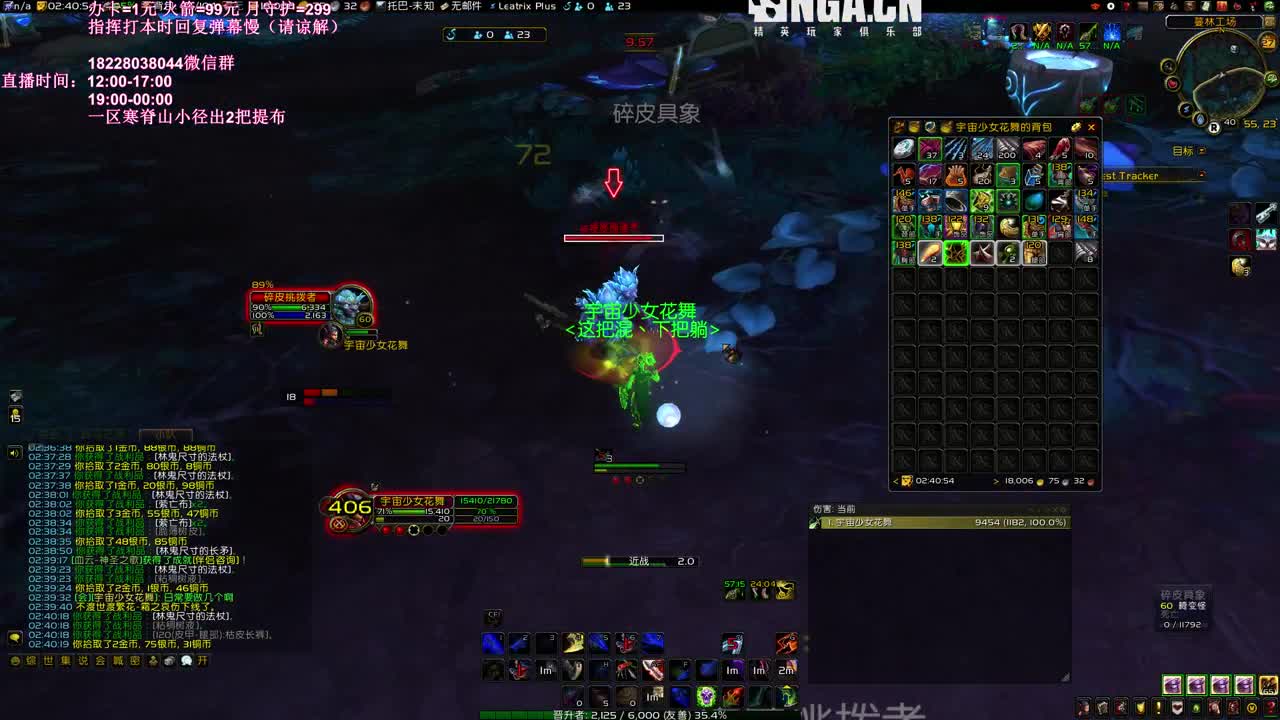Click the blue lightning button below the minimap
Image resolution: width=1280 pixels, height=720 pixels.
(x=1185, y=108)
